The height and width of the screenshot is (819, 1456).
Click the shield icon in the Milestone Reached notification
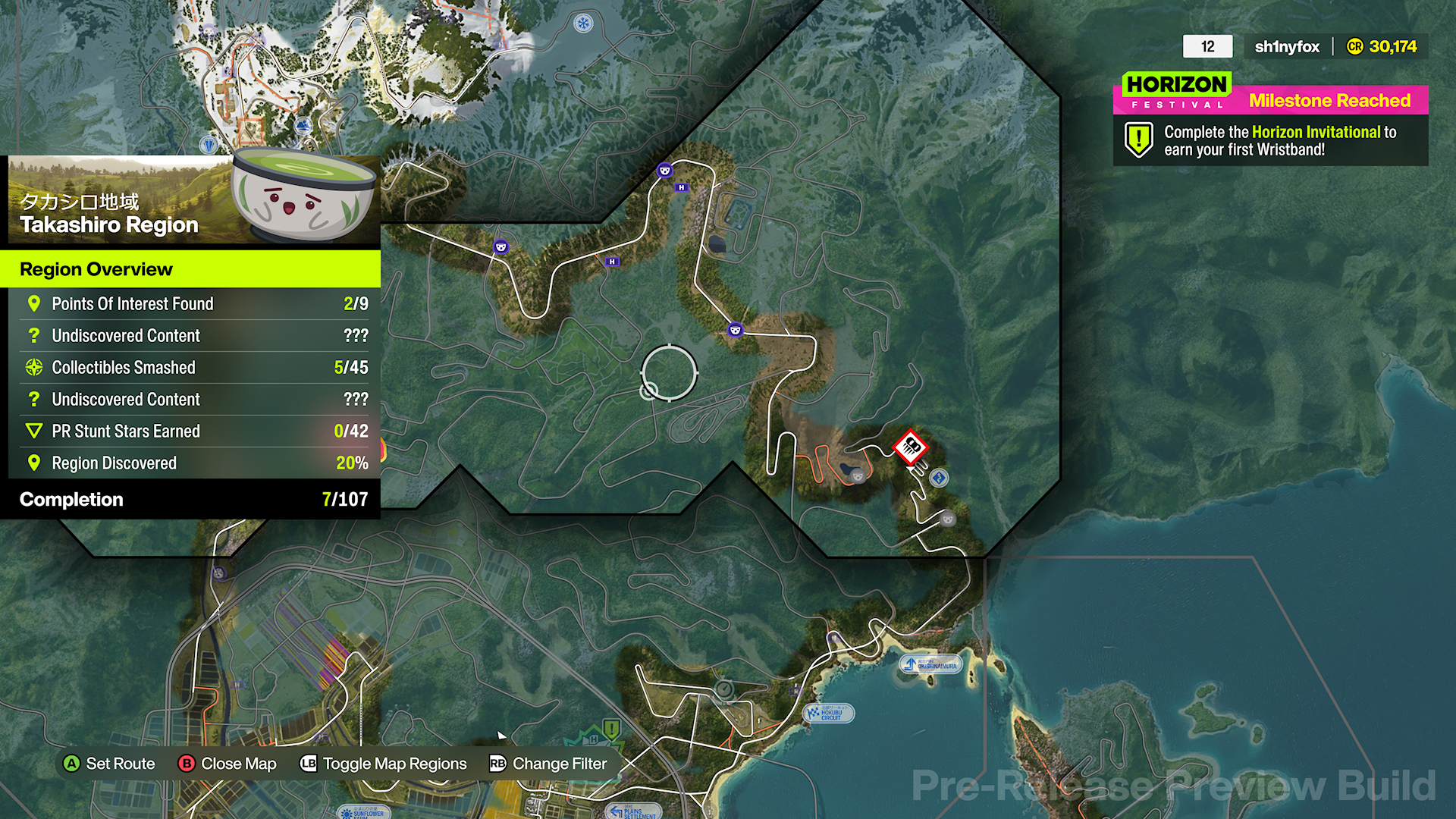1137,140
